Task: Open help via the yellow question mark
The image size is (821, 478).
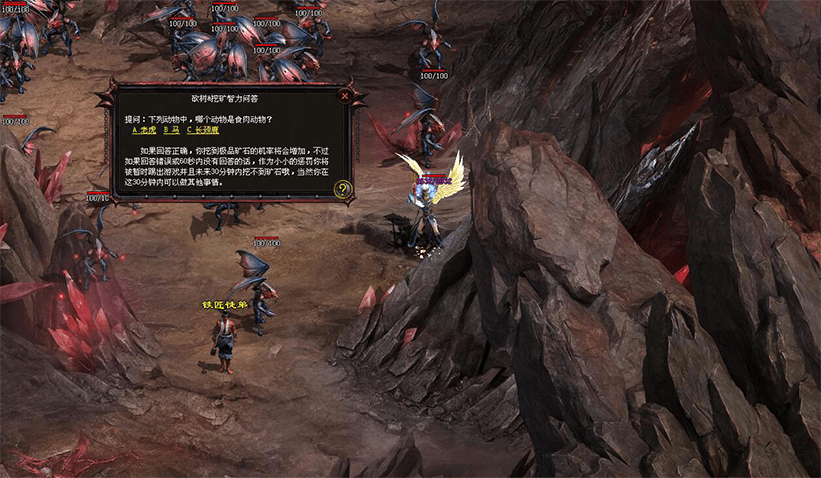Action: tap(343, 188)
